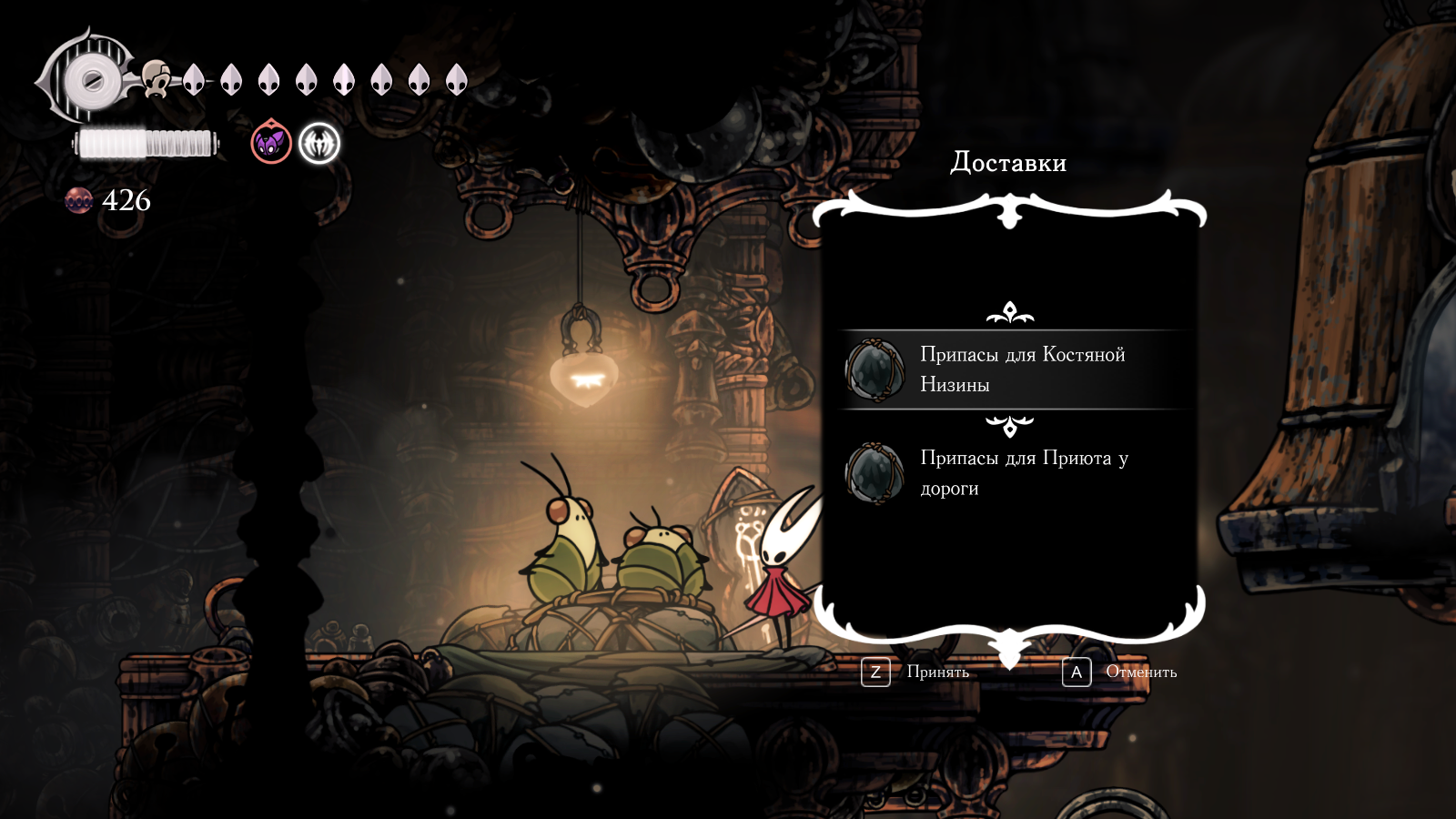Select the white spider skill icon
The height and width of the screenshot is (819, 1456).
click(x=319, y=144)
